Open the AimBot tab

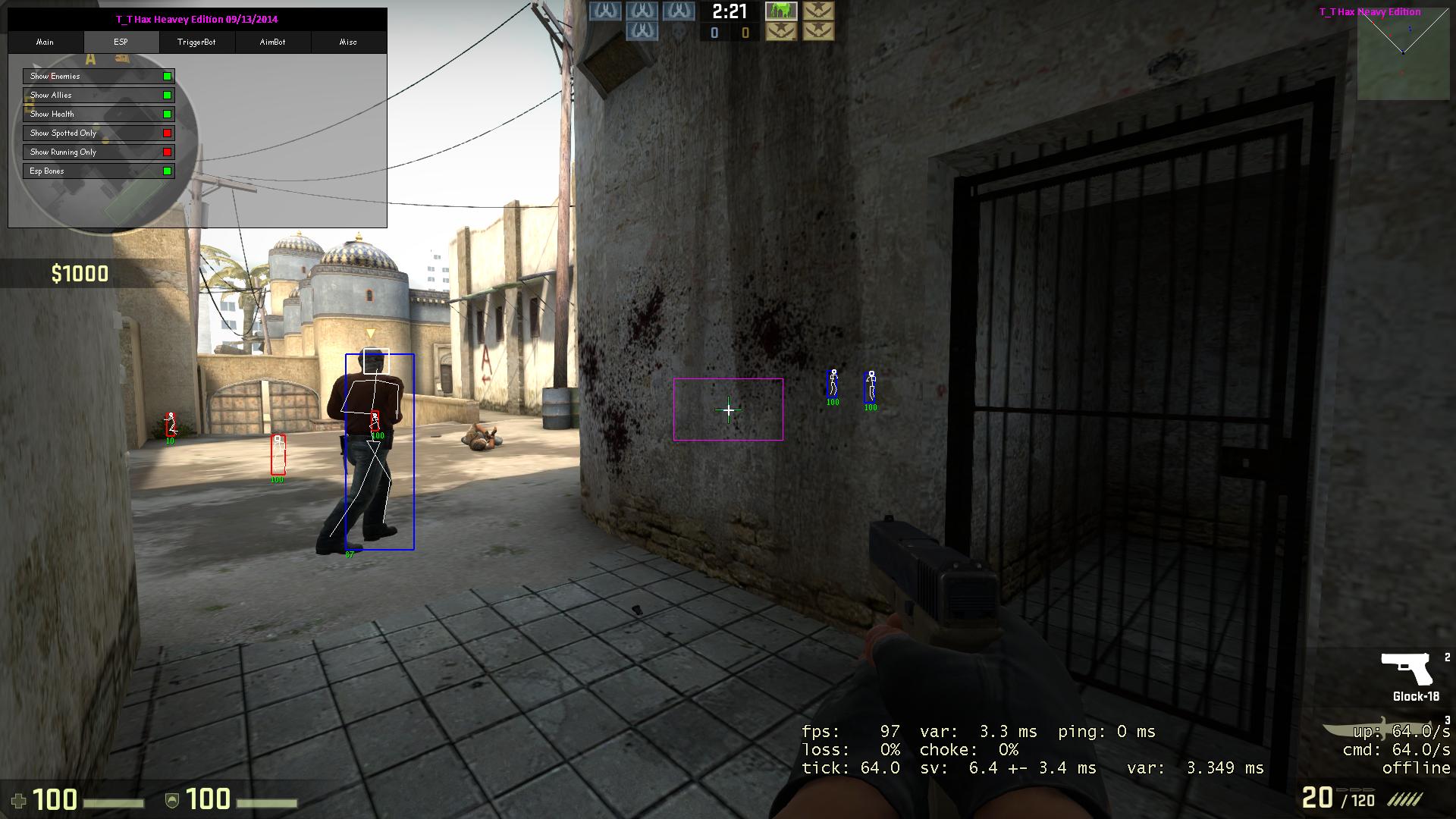[x=272, y=42]
